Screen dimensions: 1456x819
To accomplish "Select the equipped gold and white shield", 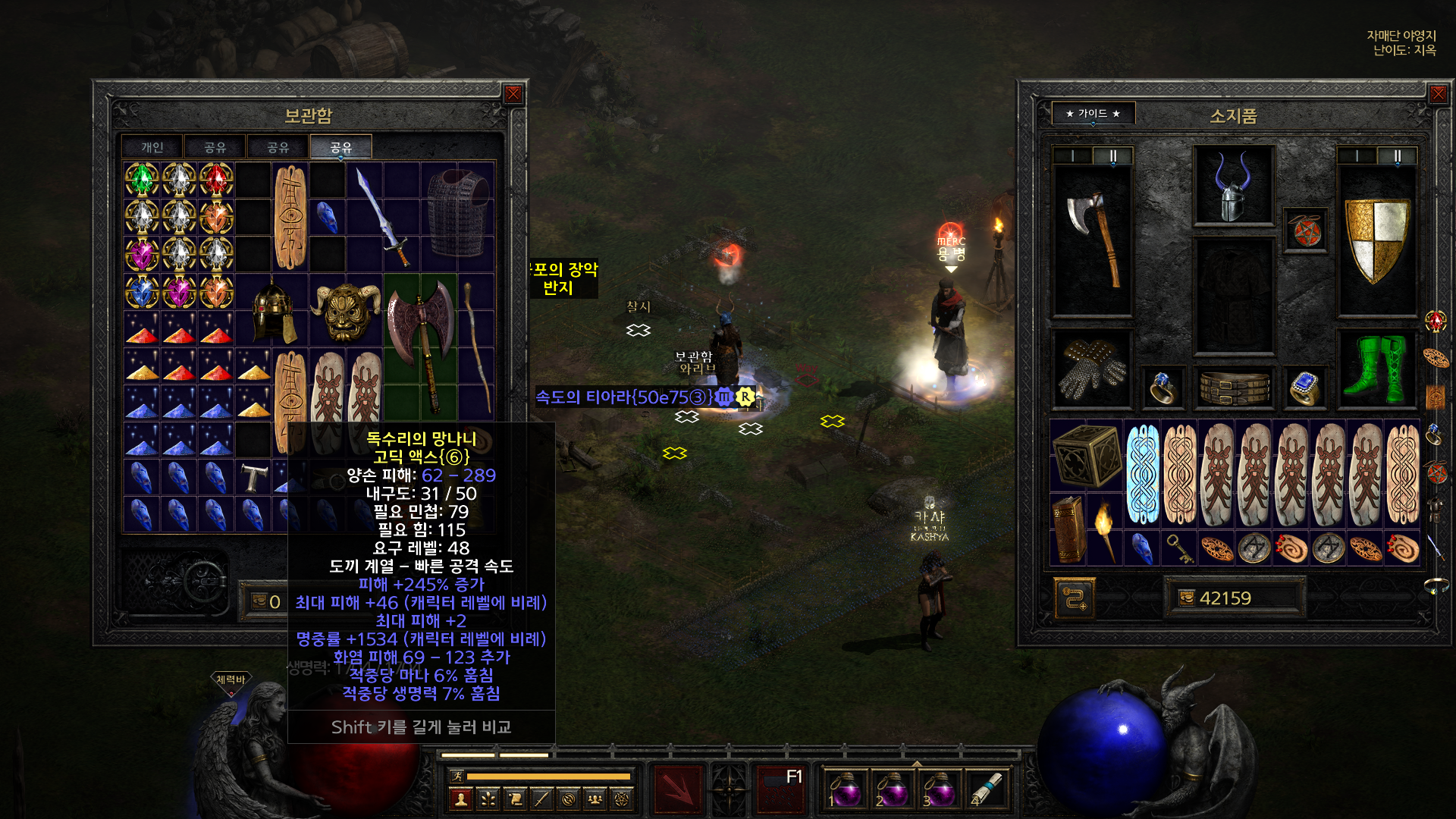I will tap(1376, 240).
